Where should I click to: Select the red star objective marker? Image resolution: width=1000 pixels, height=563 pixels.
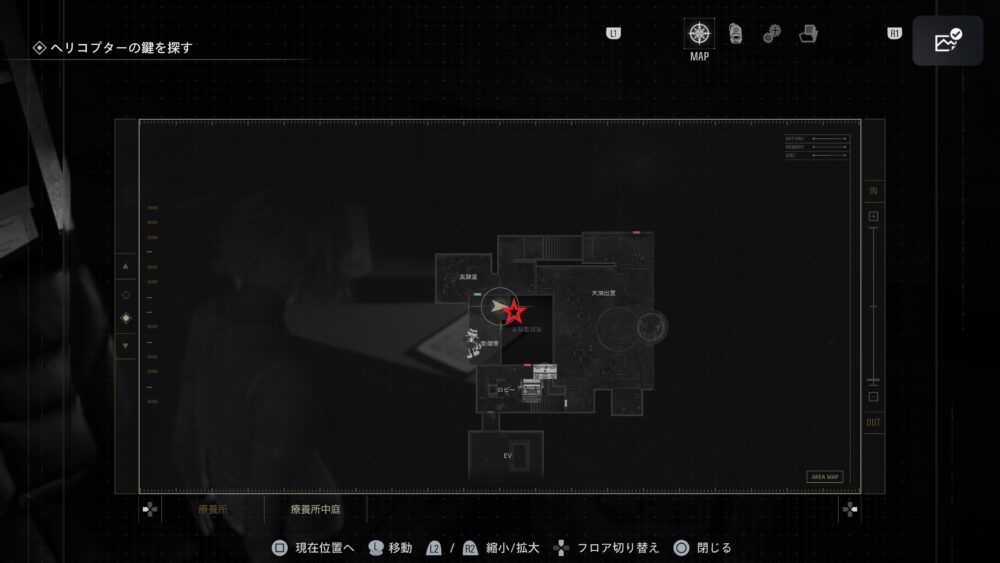[514, 310]
